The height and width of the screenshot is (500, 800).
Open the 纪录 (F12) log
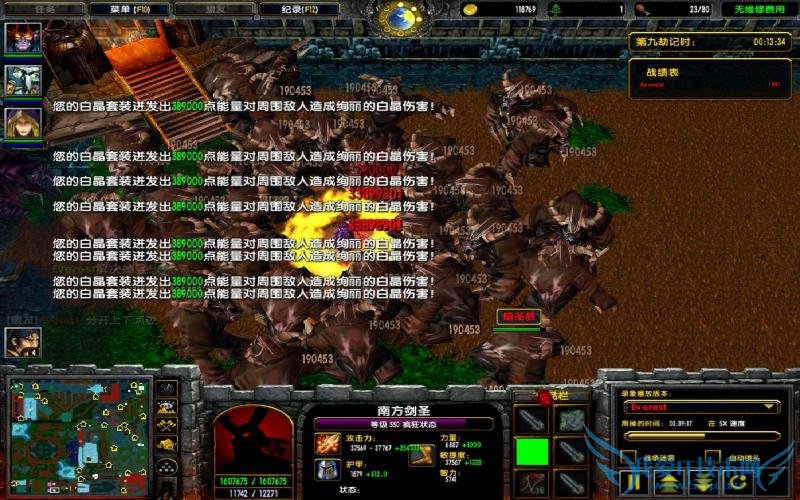(x=288, y=8)
